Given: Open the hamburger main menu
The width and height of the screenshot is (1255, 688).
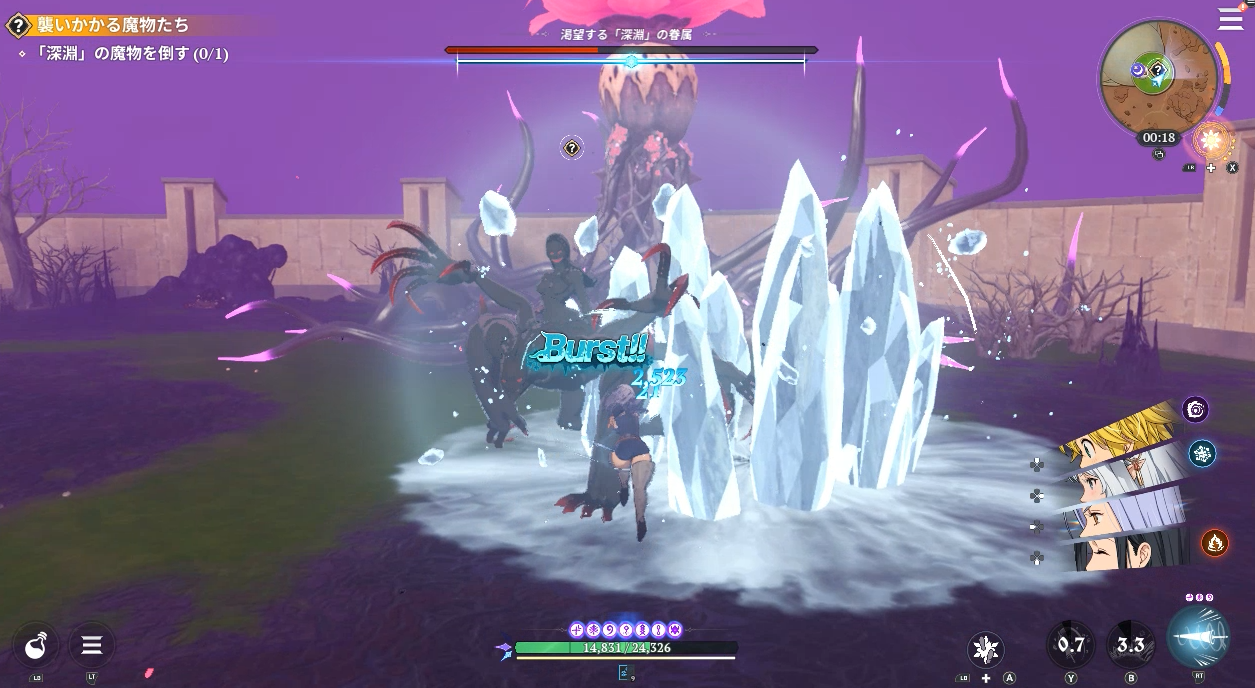Looking at the screenshot, I should pos(1230,19).
